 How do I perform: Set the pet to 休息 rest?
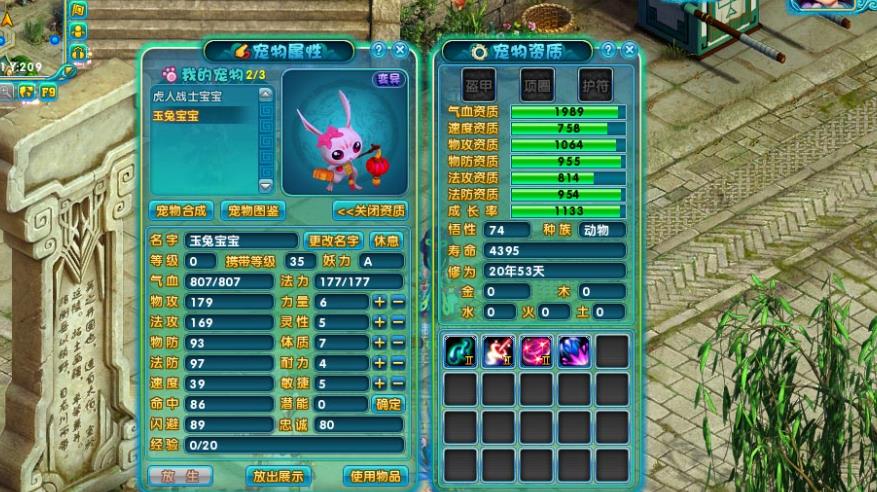[387, 240]
